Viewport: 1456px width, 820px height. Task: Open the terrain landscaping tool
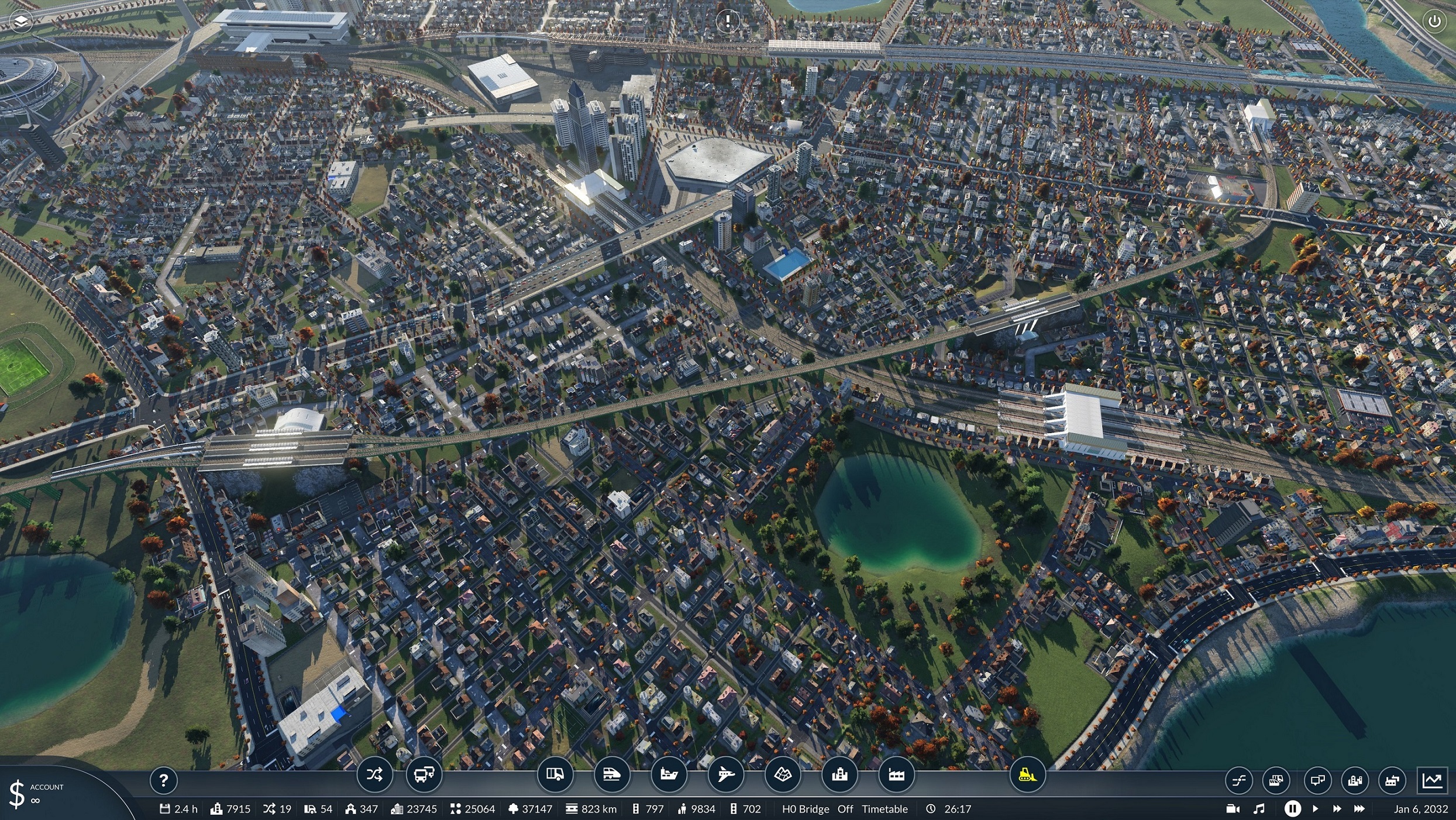point(783,774)
